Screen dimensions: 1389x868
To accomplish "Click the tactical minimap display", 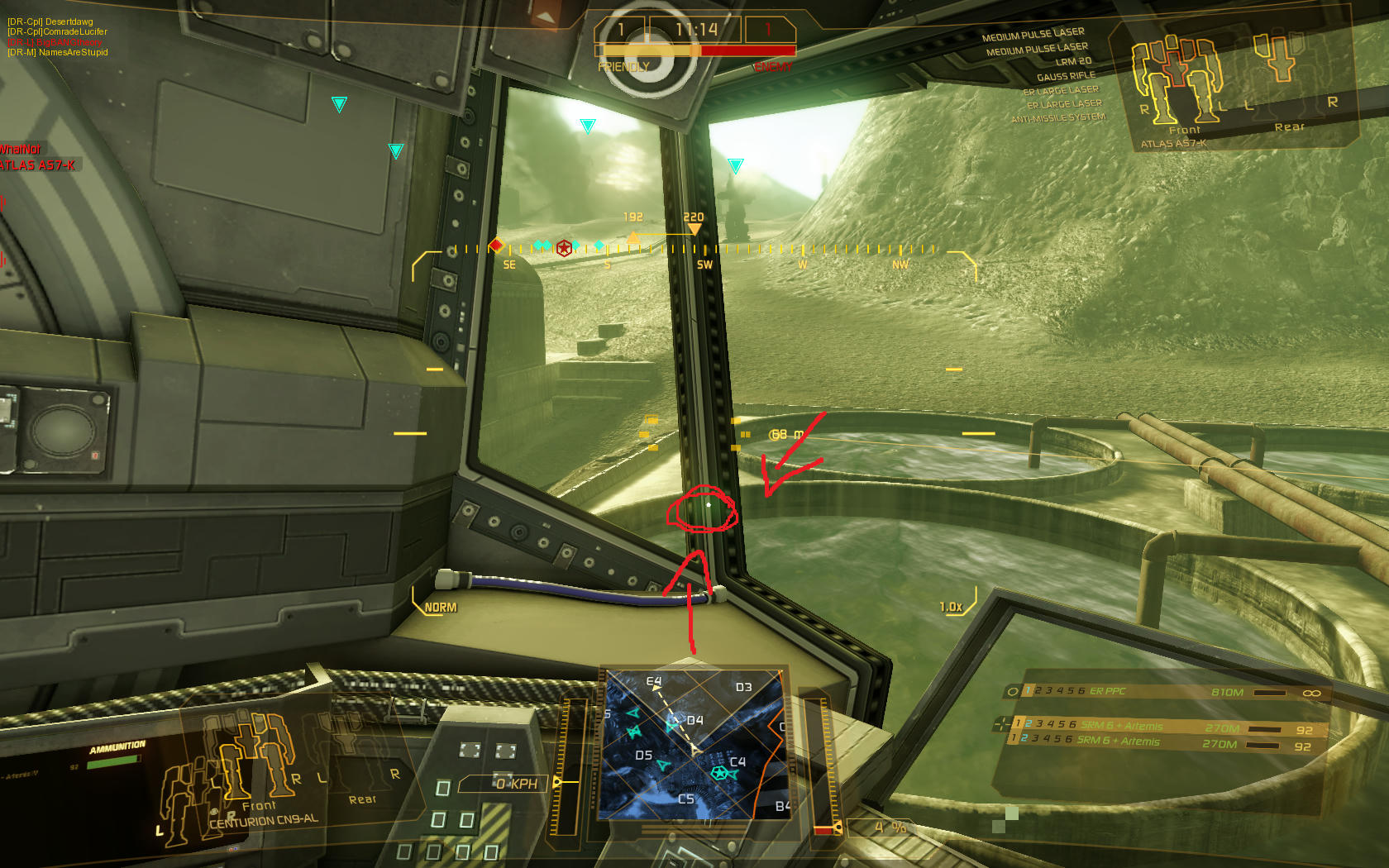I will 693,744.
